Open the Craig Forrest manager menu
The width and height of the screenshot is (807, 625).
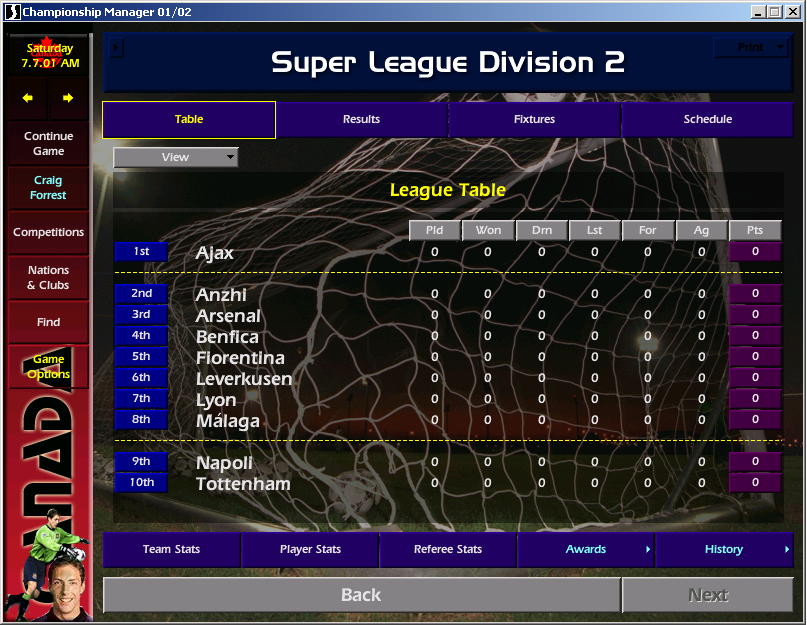[48, 188]
